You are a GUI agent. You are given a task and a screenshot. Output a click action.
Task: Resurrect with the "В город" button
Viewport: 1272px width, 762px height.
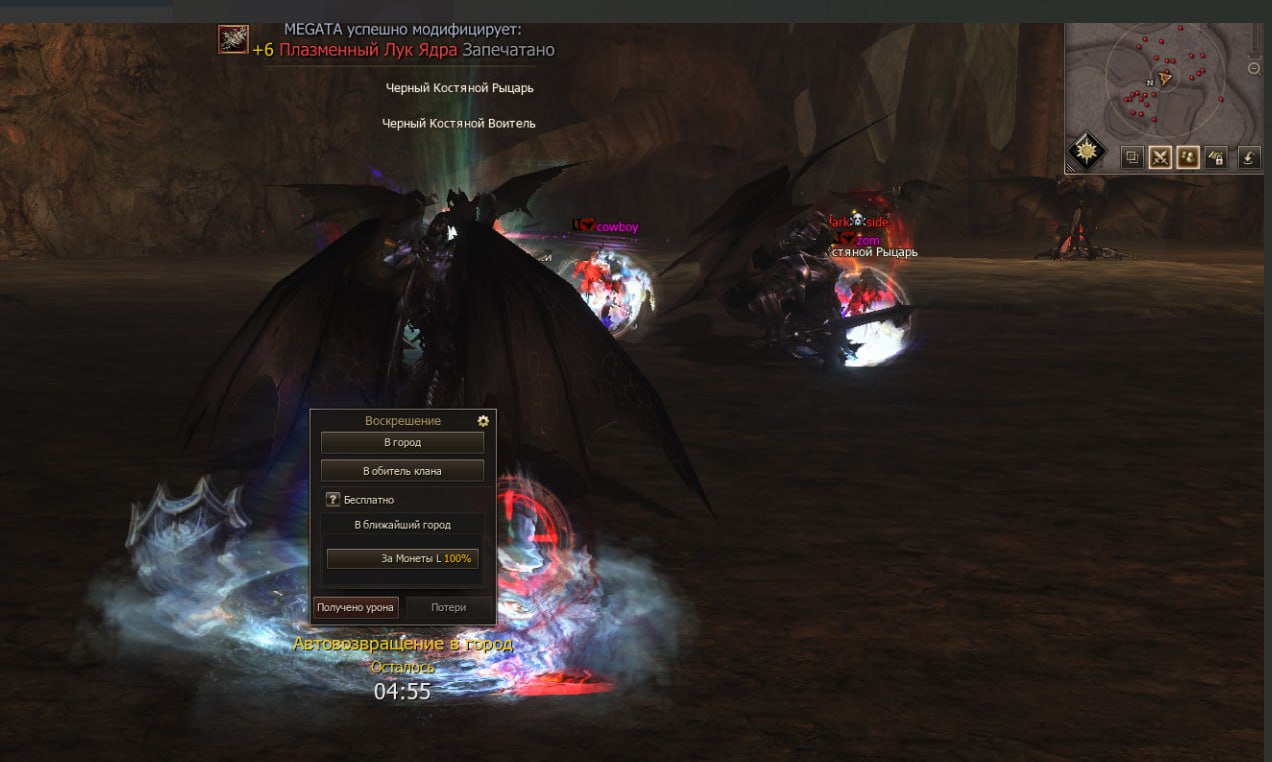click(x=402, y=442)
